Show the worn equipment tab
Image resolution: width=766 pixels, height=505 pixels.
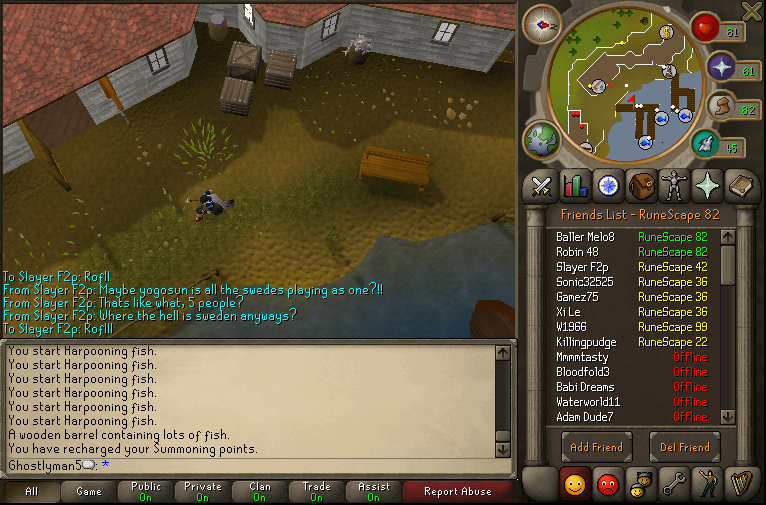coord(674,185)
